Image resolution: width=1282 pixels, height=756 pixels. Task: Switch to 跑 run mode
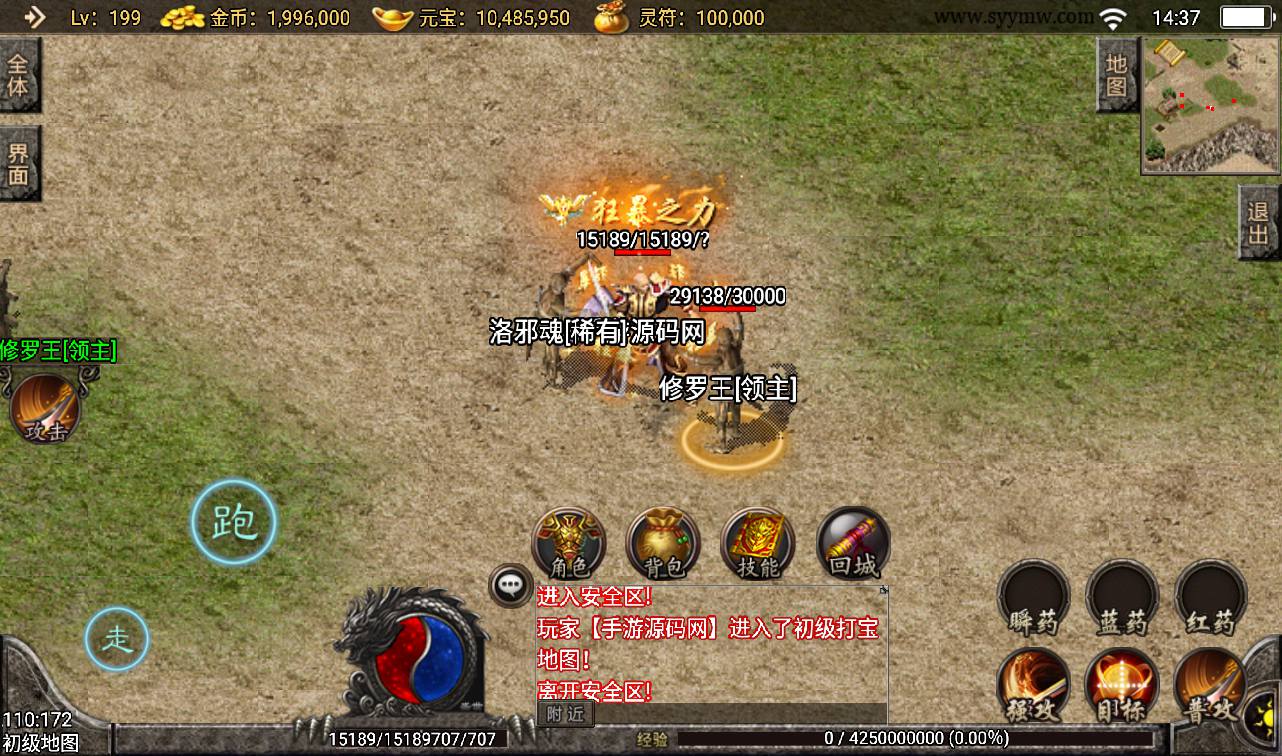click(x=234, y=521)
